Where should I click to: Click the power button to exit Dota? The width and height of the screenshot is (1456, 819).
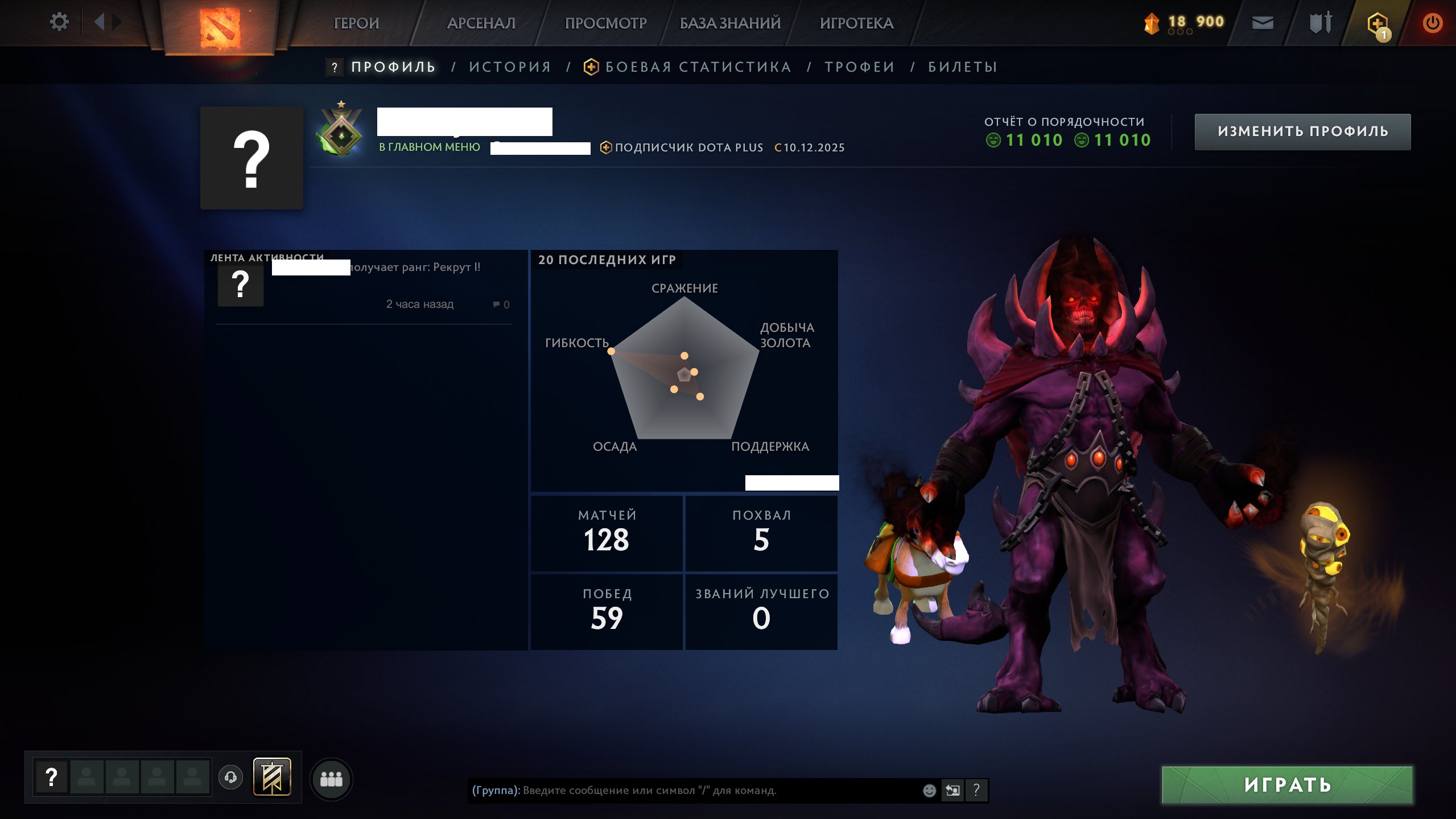1436,23
